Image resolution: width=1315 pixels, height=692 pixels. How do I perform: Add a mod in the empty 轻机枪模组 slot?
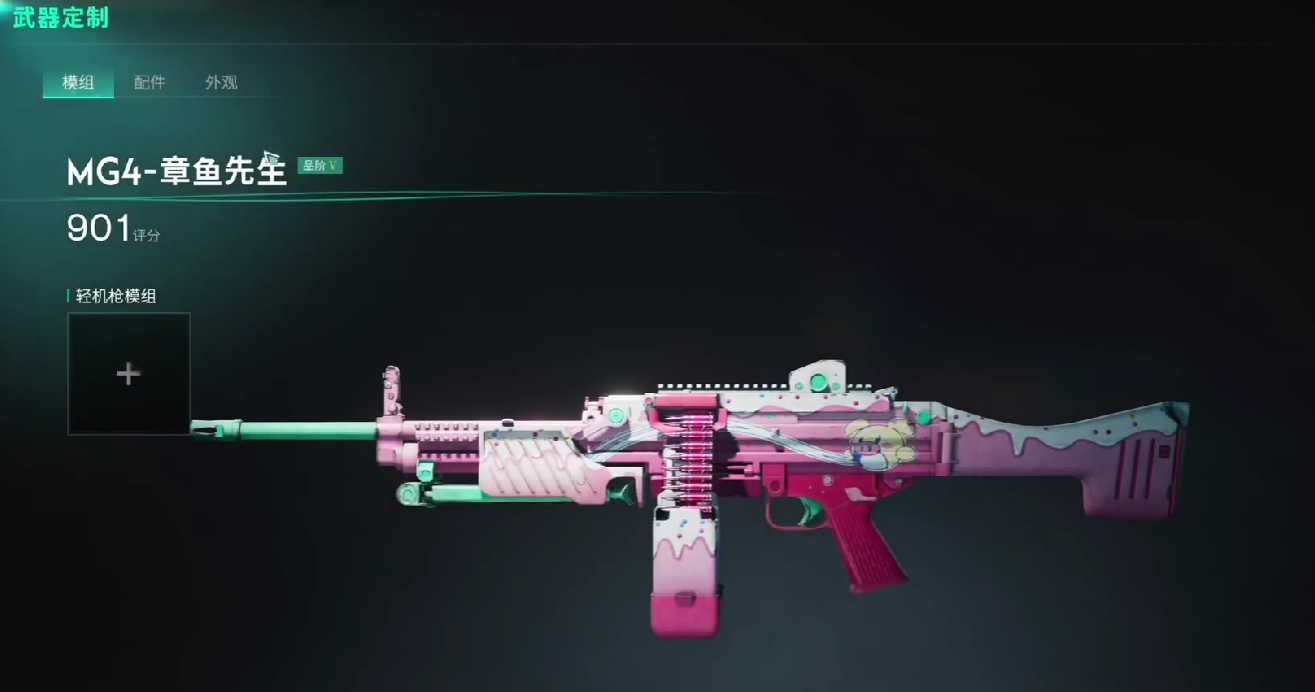click(x=128, y=374)
